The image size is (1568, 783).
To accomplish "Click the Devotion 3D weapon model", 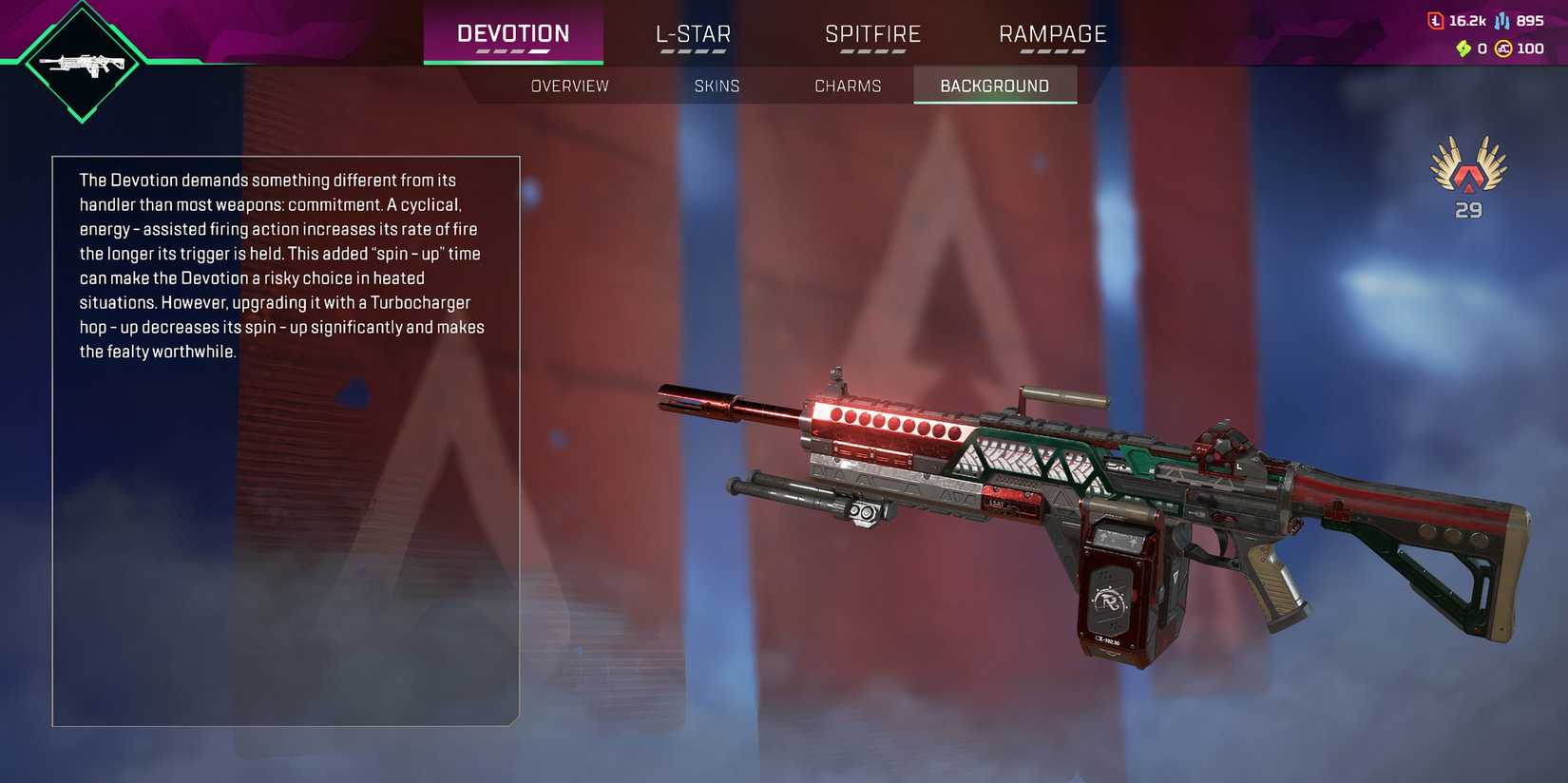I will coord(1093,504).
